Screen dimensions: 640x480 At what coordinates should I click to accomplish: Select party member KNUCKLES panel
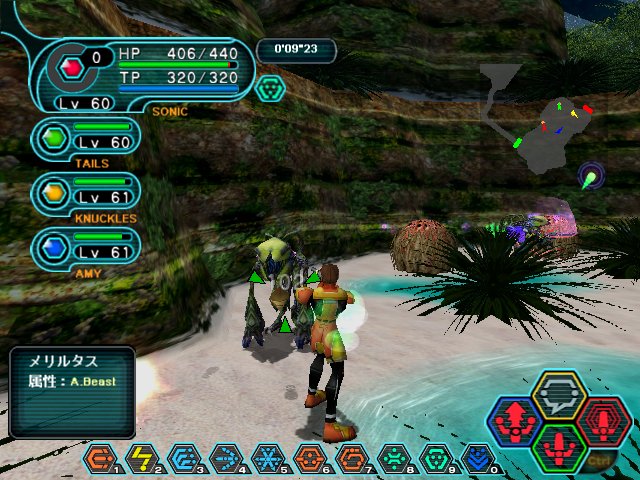[85, 194]
